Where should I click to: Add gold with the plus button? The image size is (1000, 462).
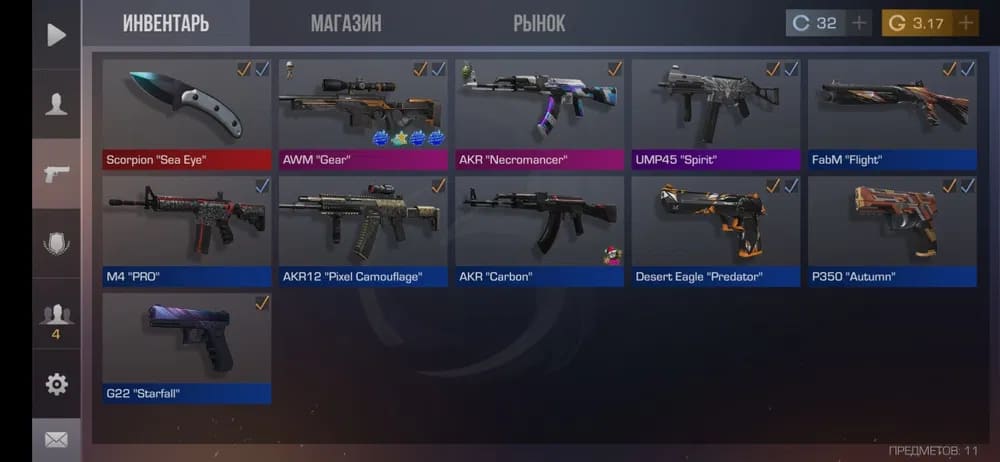click(x=966, y=23)
